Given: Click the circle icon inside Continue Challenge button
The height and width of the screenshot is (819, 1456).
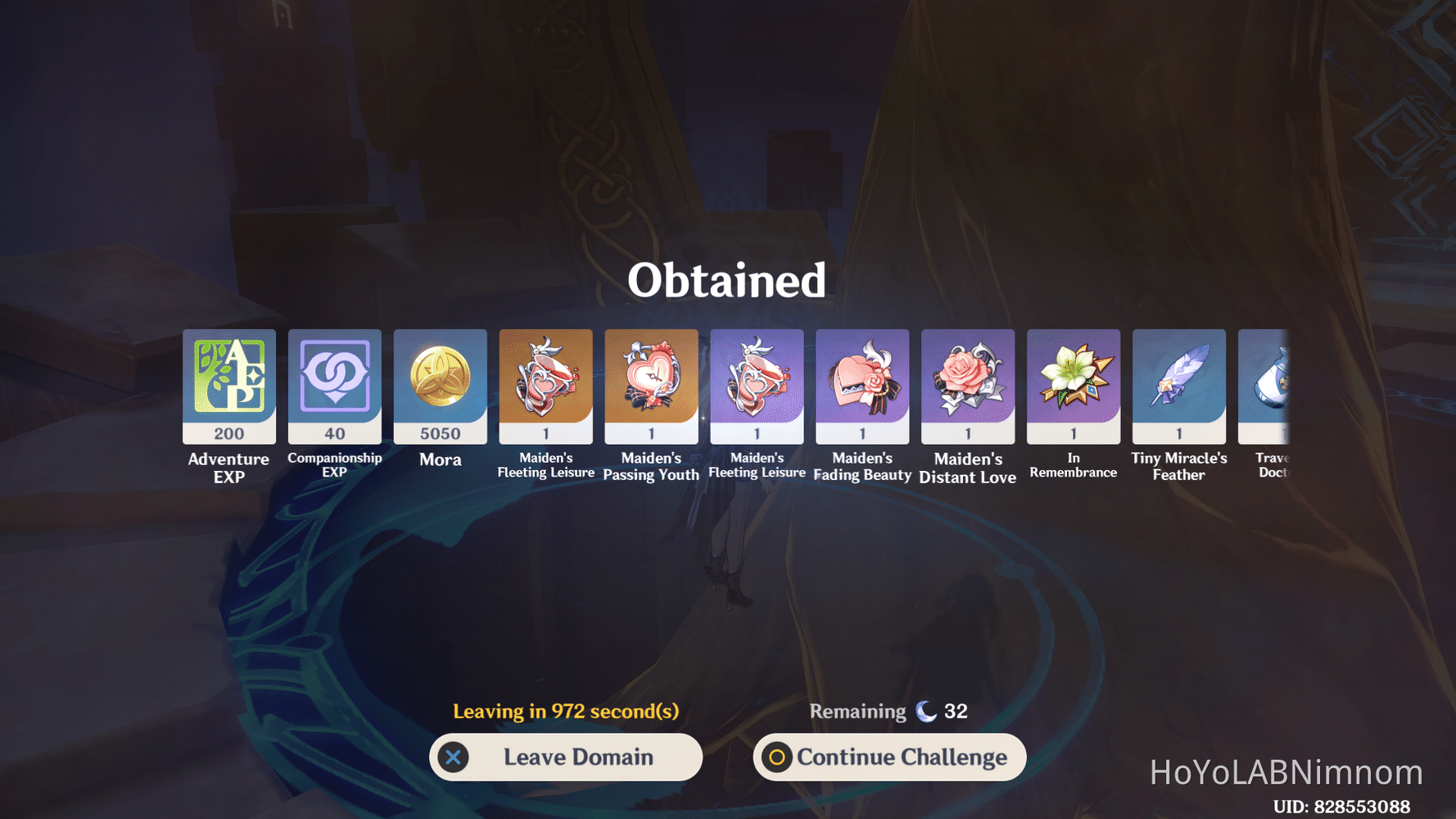Looking at the screenshot, I should coord(777,758).
